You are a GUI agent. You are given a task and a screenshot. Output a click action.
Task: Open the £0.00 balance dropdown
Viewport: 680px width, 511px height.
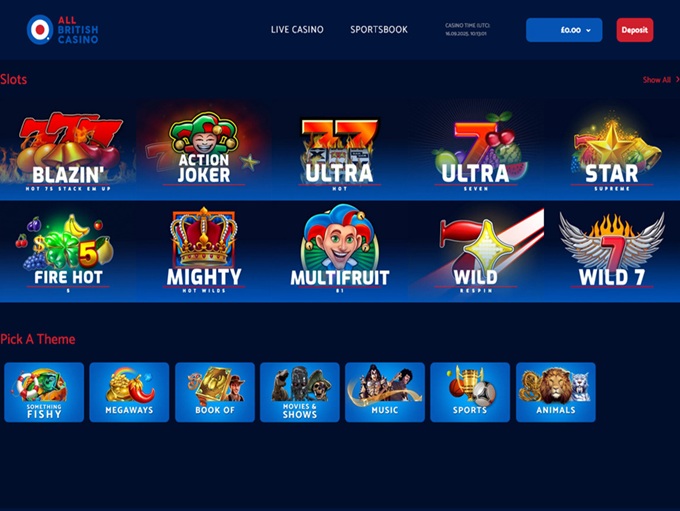[x=564, y=30]
